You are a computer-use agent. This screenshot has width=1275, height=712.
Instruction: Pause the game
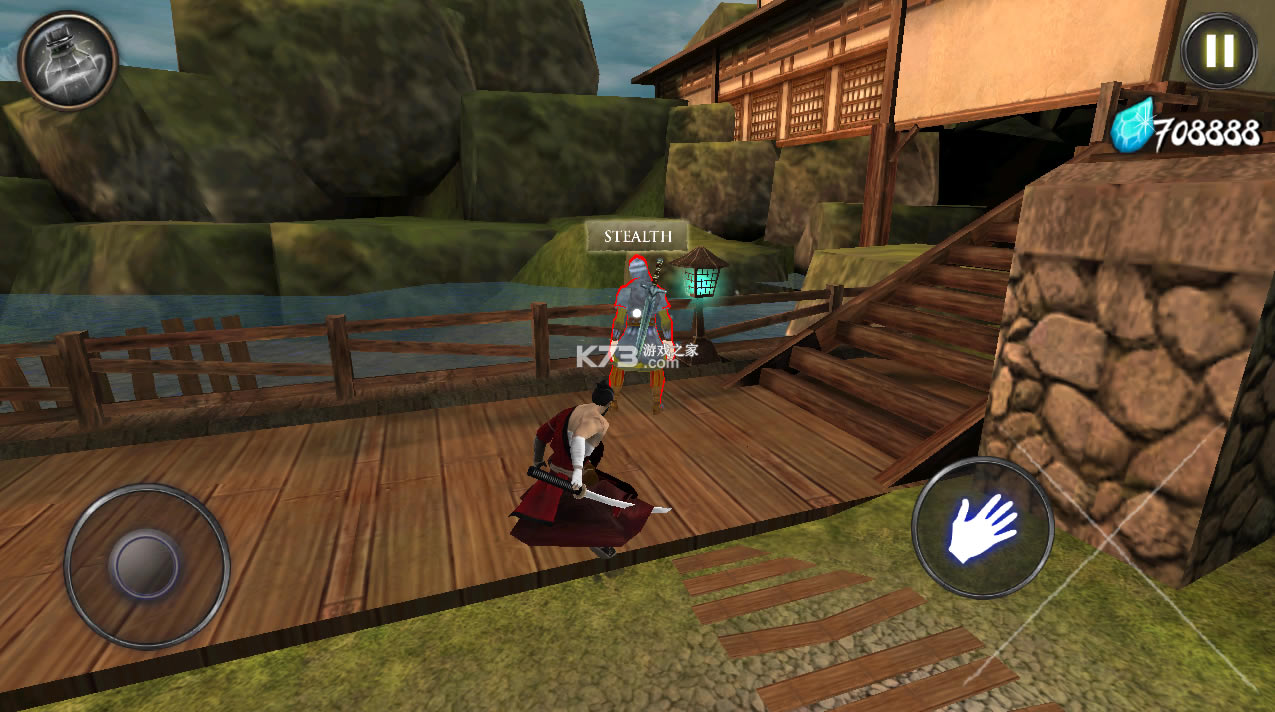pyautogui.click(x=1218, y=50)
